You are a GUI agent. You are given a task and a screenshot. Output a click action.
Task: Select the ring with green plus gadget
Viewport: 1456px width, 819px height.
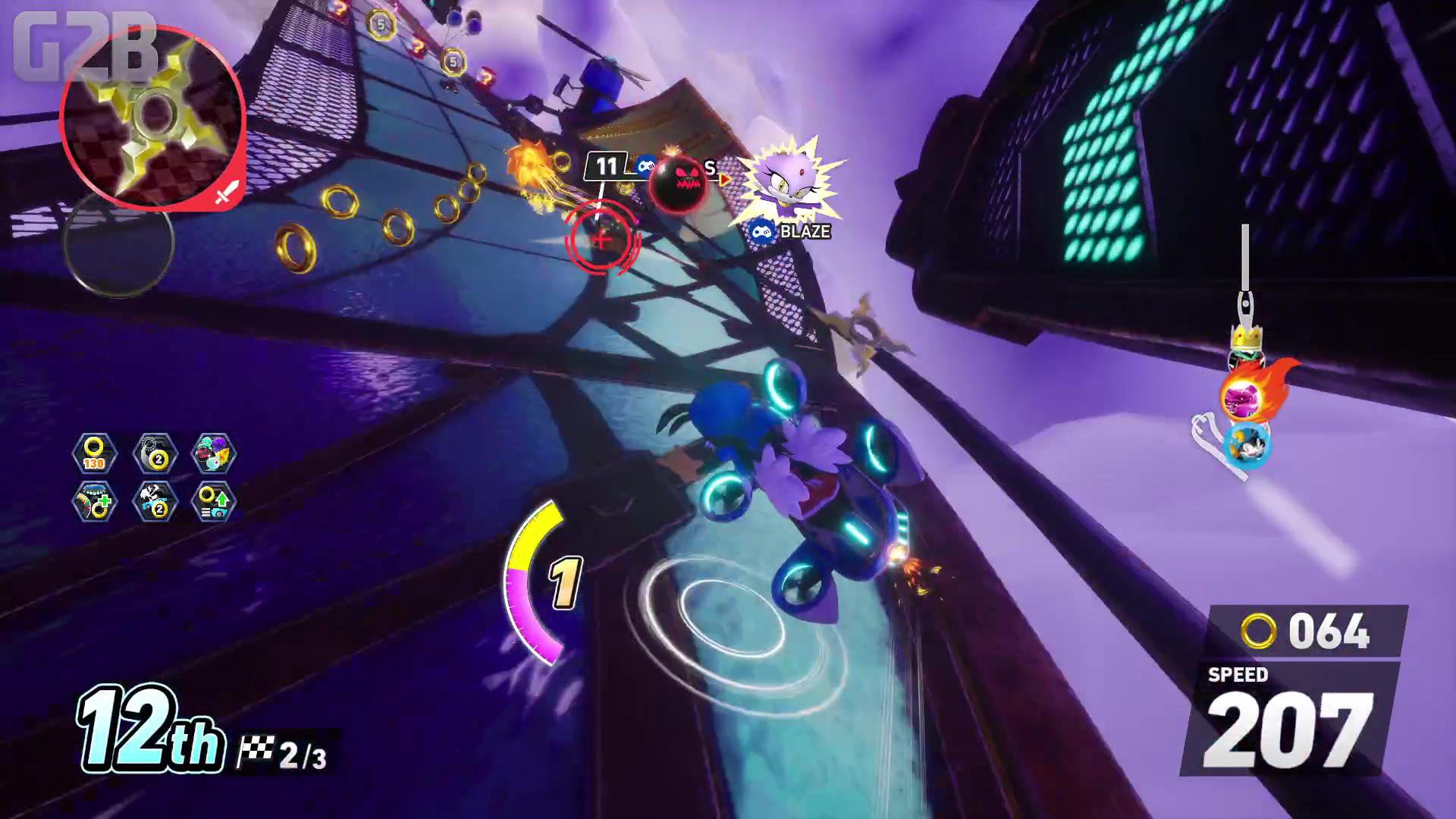[x=95, y=501]
